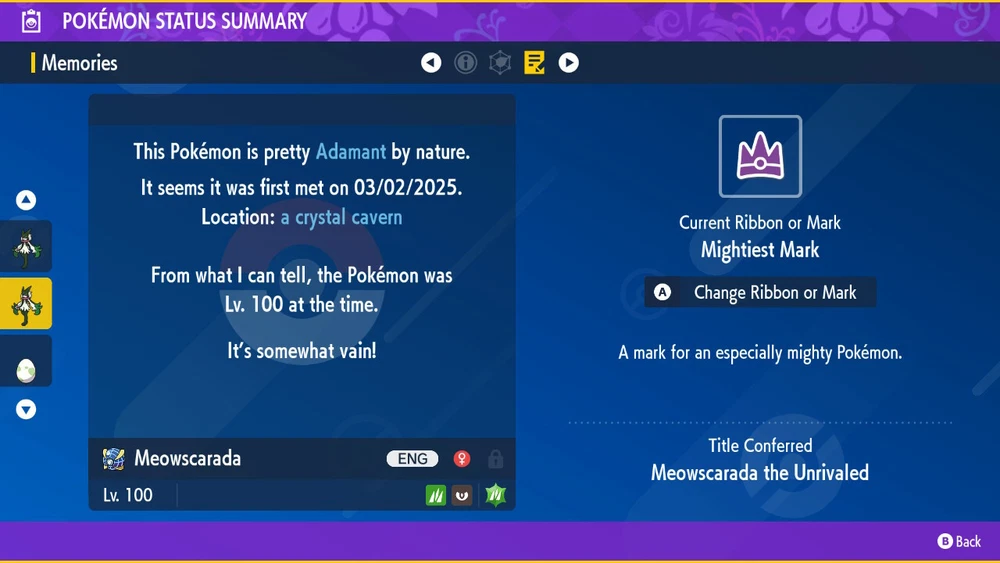Show the next party Pokémon with down arrow
Image resolution: width=1000 pixels, height=563 pixels.
[x=26, y=409]
